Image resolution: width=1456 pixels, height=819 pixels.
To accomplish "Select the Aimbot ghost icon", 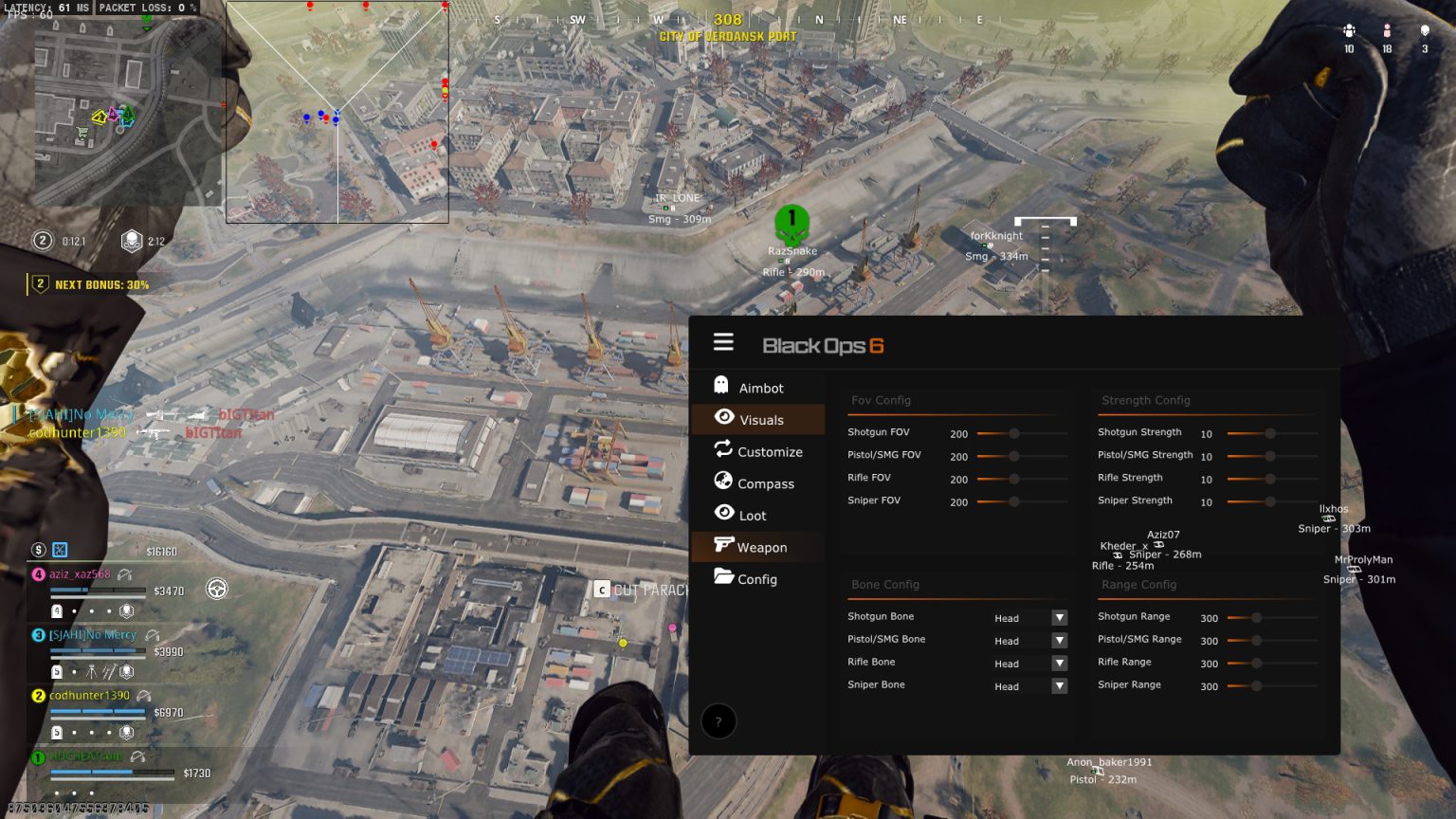I will tap(722, 387).
